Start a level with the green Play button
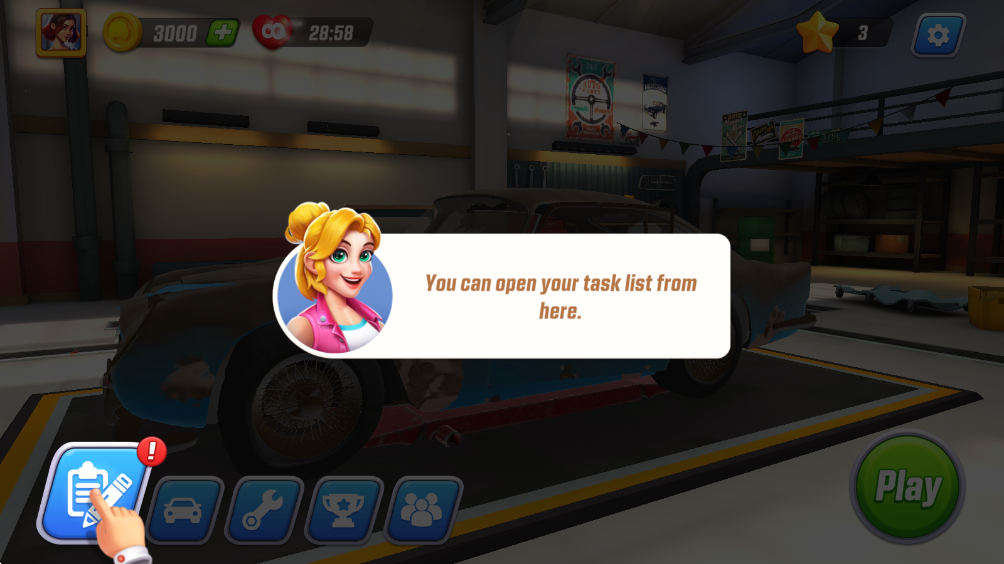 (908, 488)
